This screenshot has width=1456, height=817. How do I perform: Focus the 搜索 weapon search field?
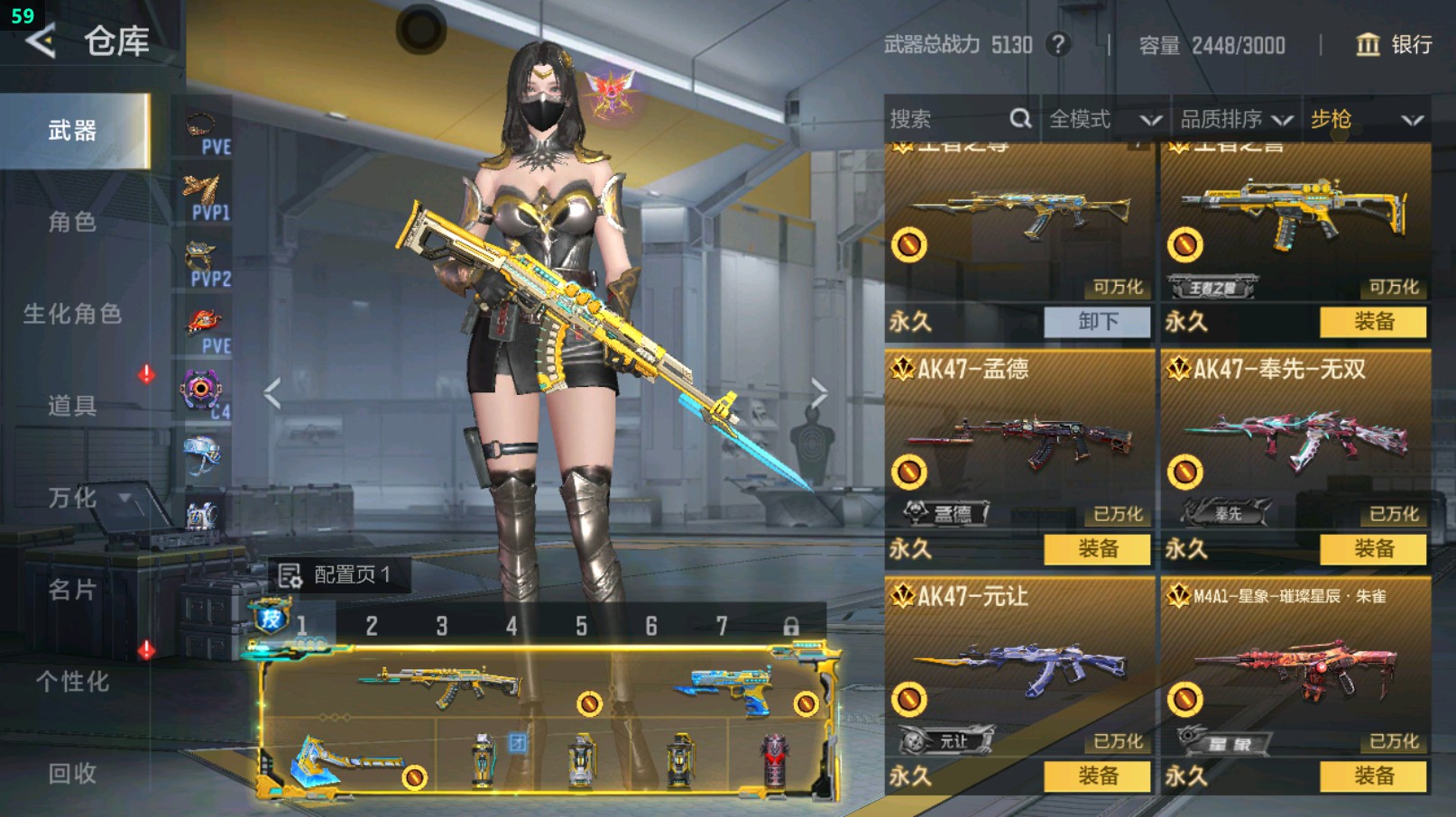click(x=947, y=119)
